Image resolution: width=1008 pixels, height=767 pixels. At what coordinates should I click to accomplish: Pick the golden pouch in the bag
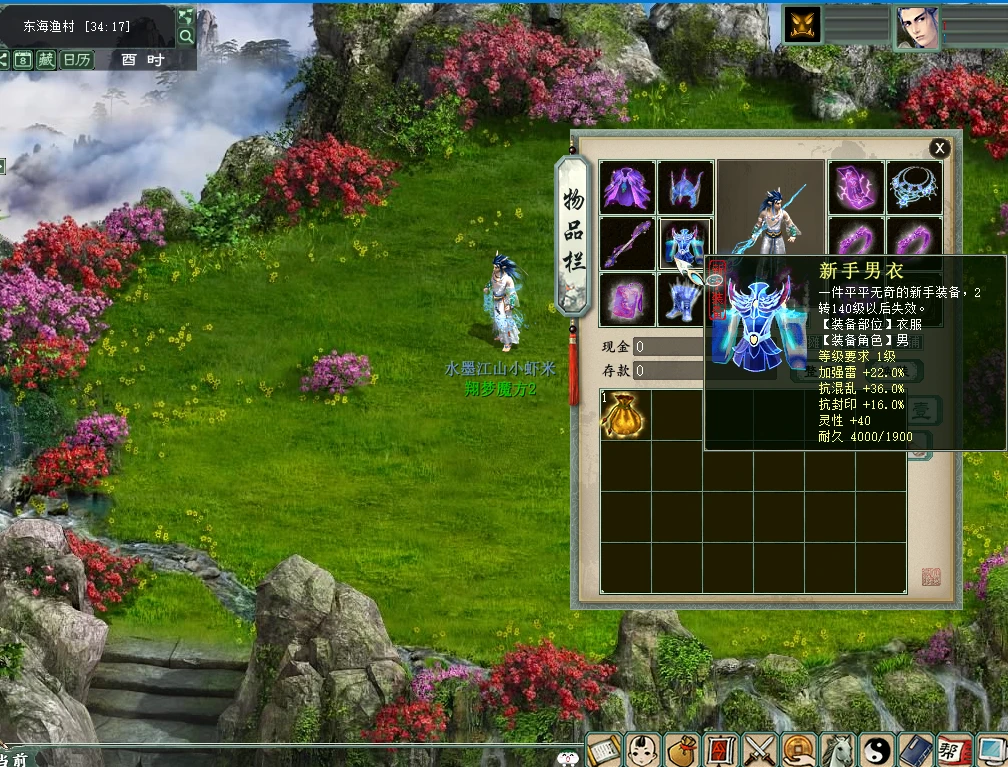pyautogui.click(x=624, y=414)
